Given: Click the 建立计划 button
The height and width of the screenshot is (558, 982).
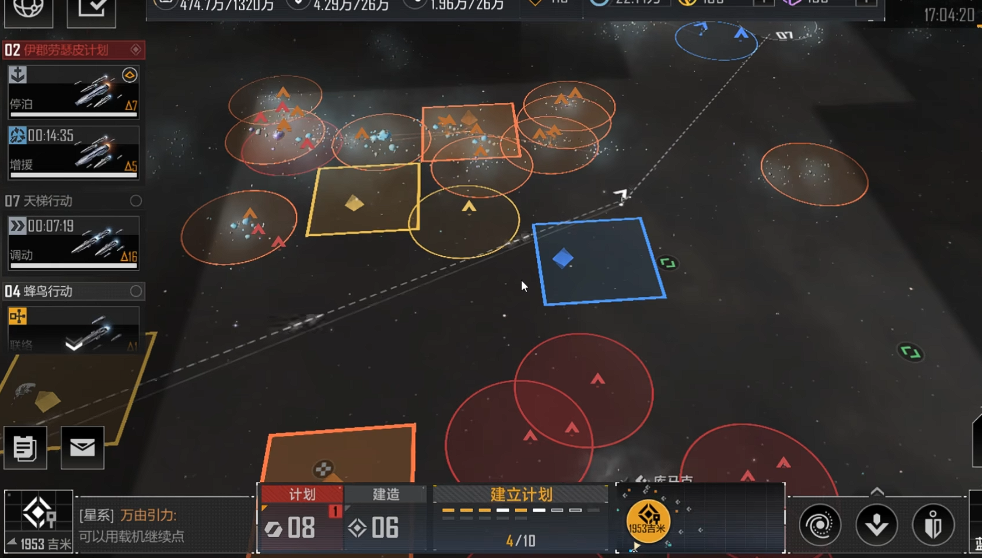Looking at the screenshot, I should pos(521,495).
